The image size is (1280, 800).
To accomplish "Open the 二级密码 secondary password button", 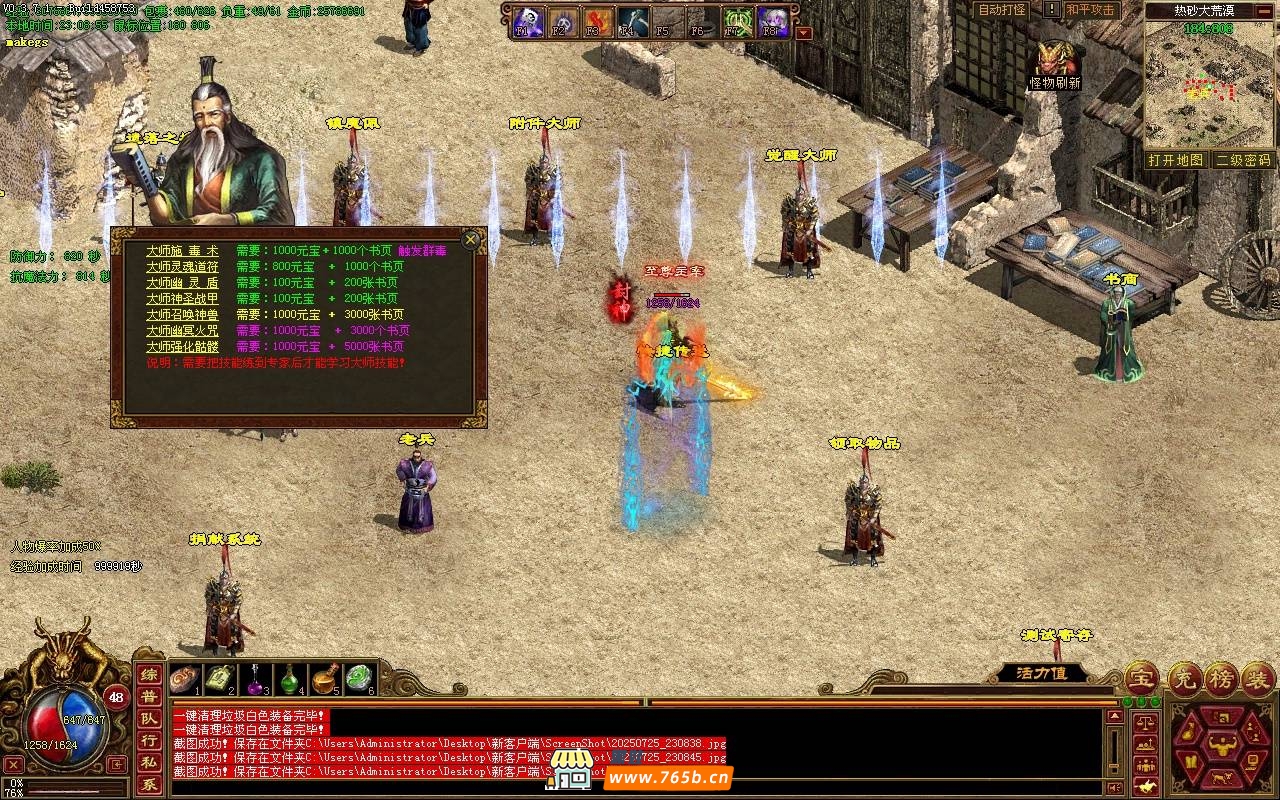I will 1243,160.
